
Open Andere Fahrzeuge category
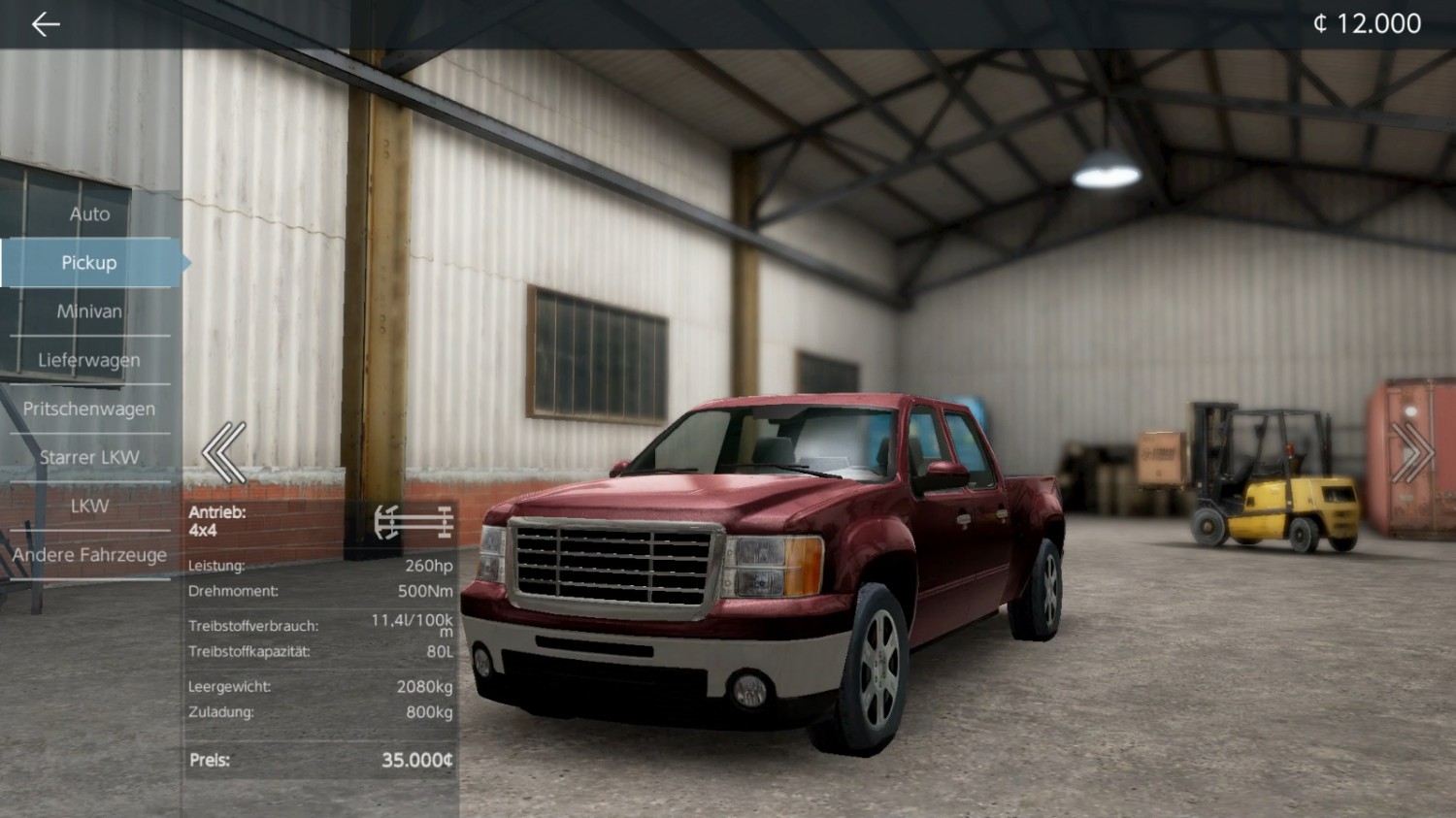pos(89,555)
